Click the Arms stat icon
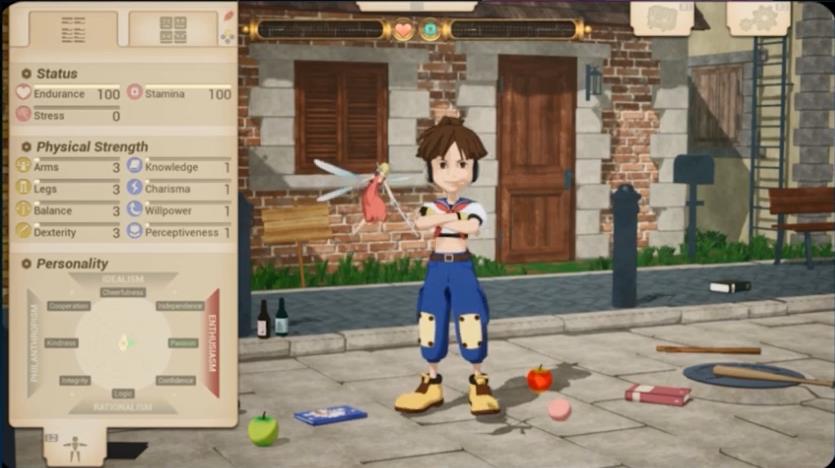 pyautogui.click(x=23, y=167)
